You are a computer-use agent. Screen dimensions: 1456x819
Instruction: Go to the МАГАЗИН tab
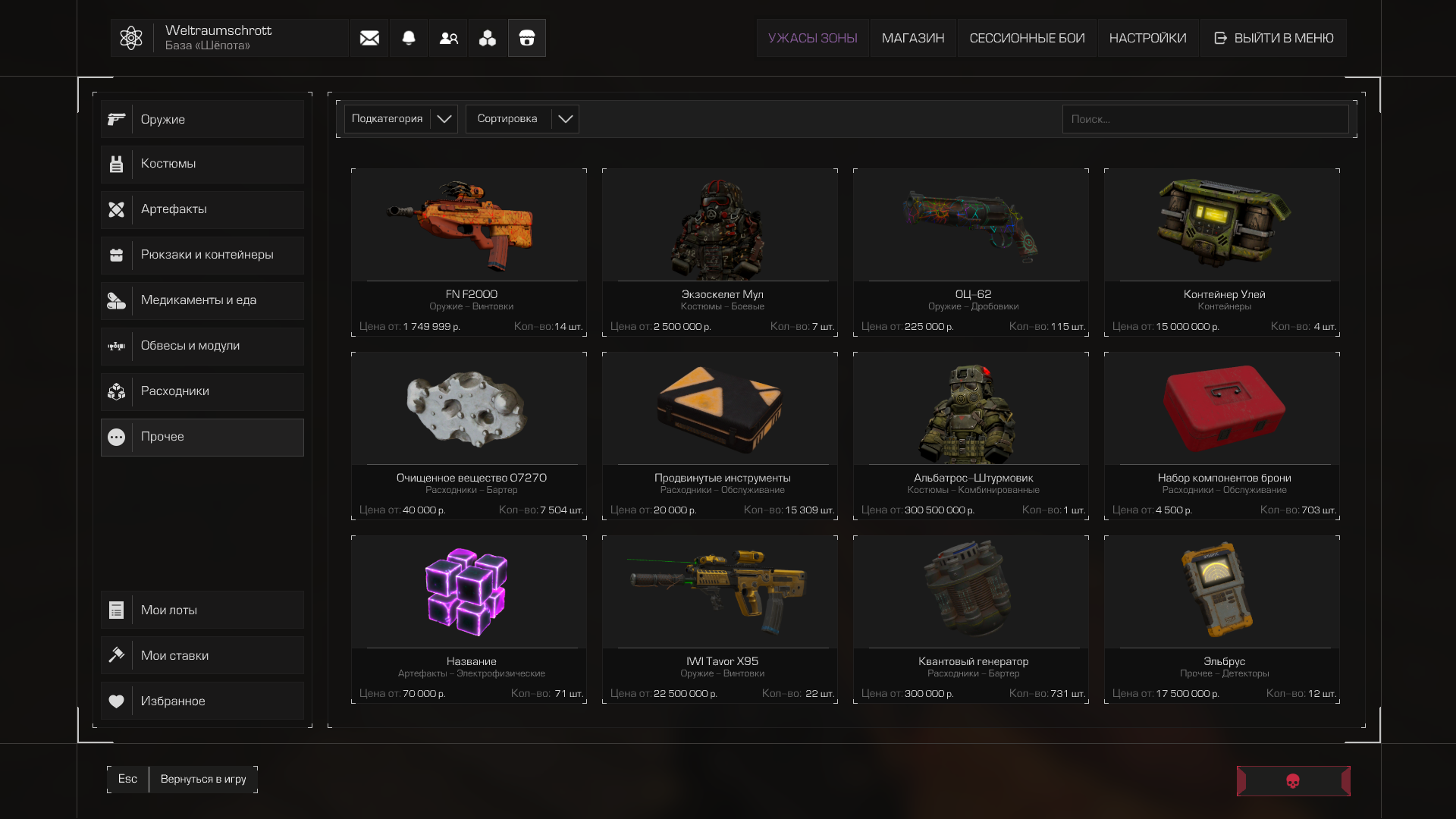click(x=913, y=38)
